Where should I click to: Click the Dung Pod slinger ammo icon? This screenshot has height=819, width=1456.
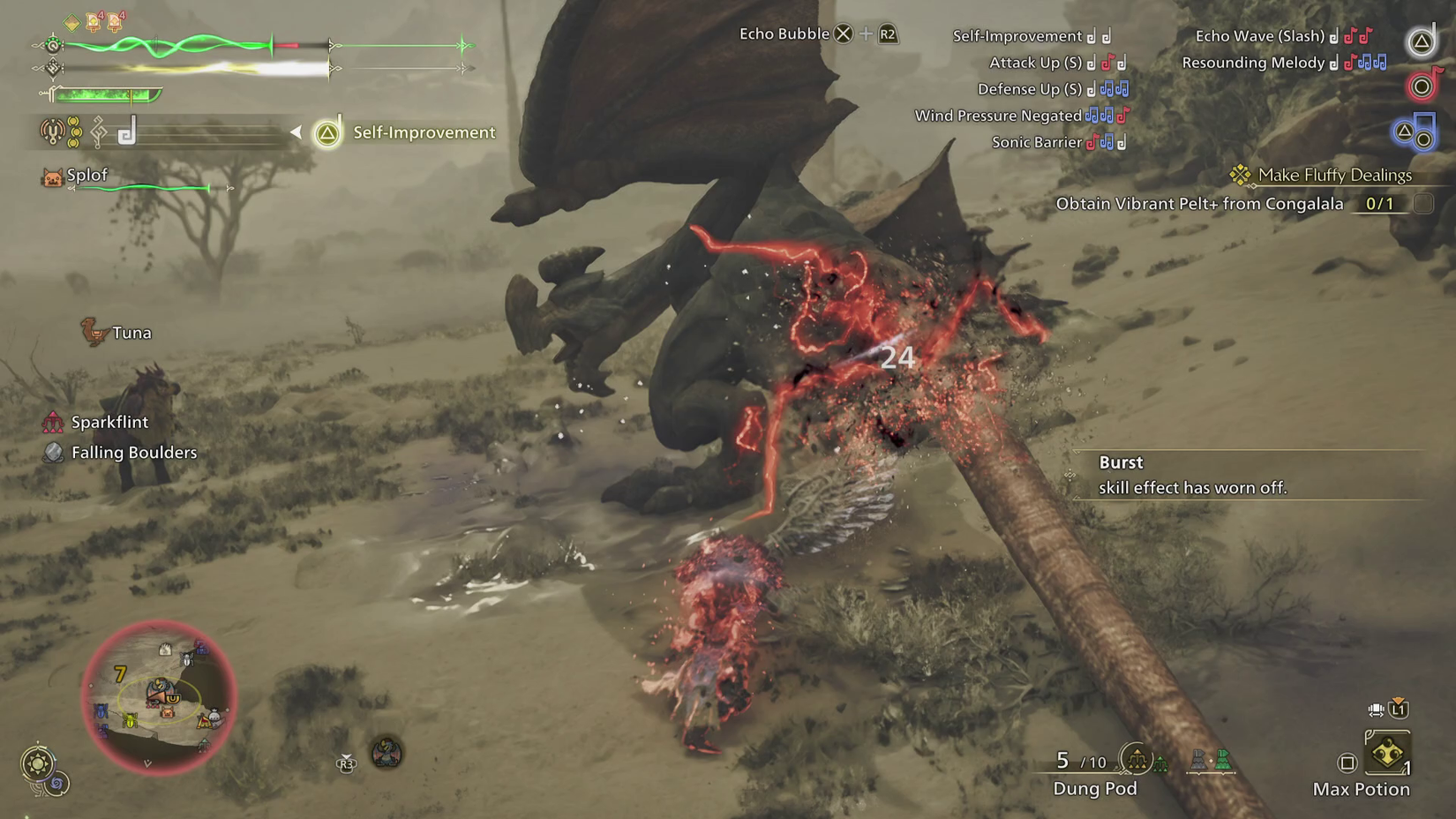(1136, 759)
